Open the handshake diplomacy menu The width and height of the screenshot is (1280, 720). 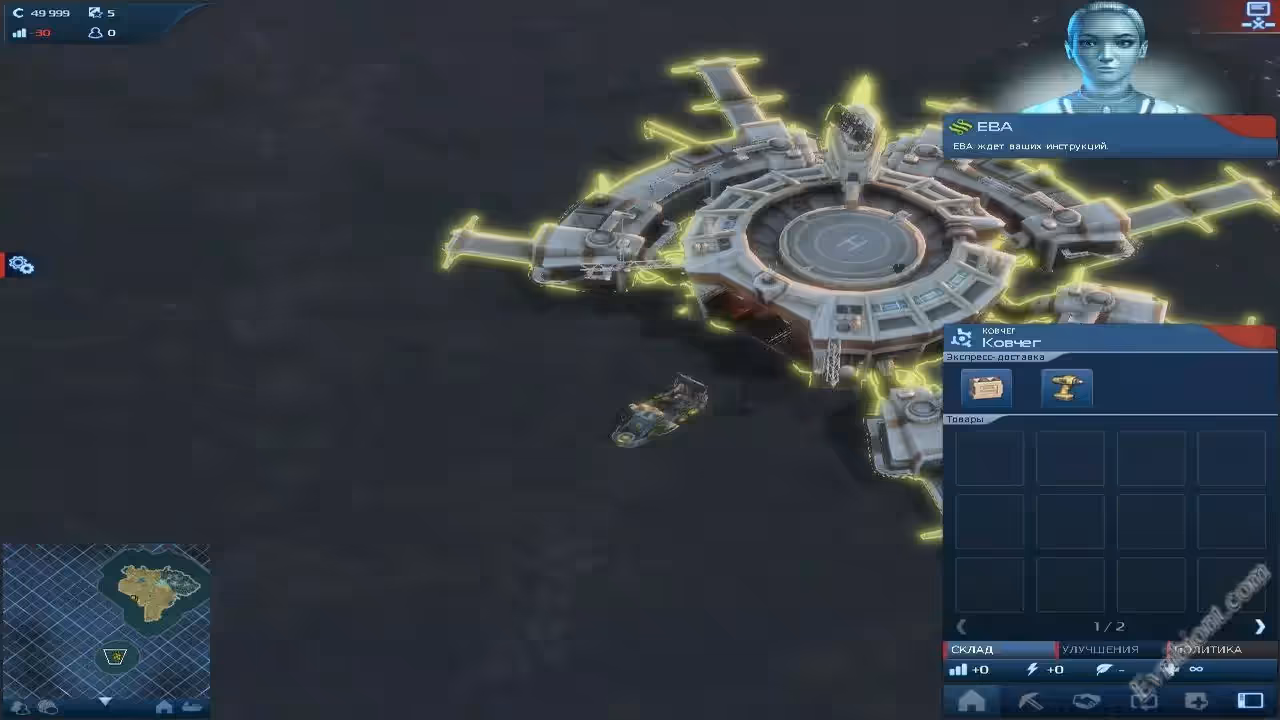(x=1086, y=701)
